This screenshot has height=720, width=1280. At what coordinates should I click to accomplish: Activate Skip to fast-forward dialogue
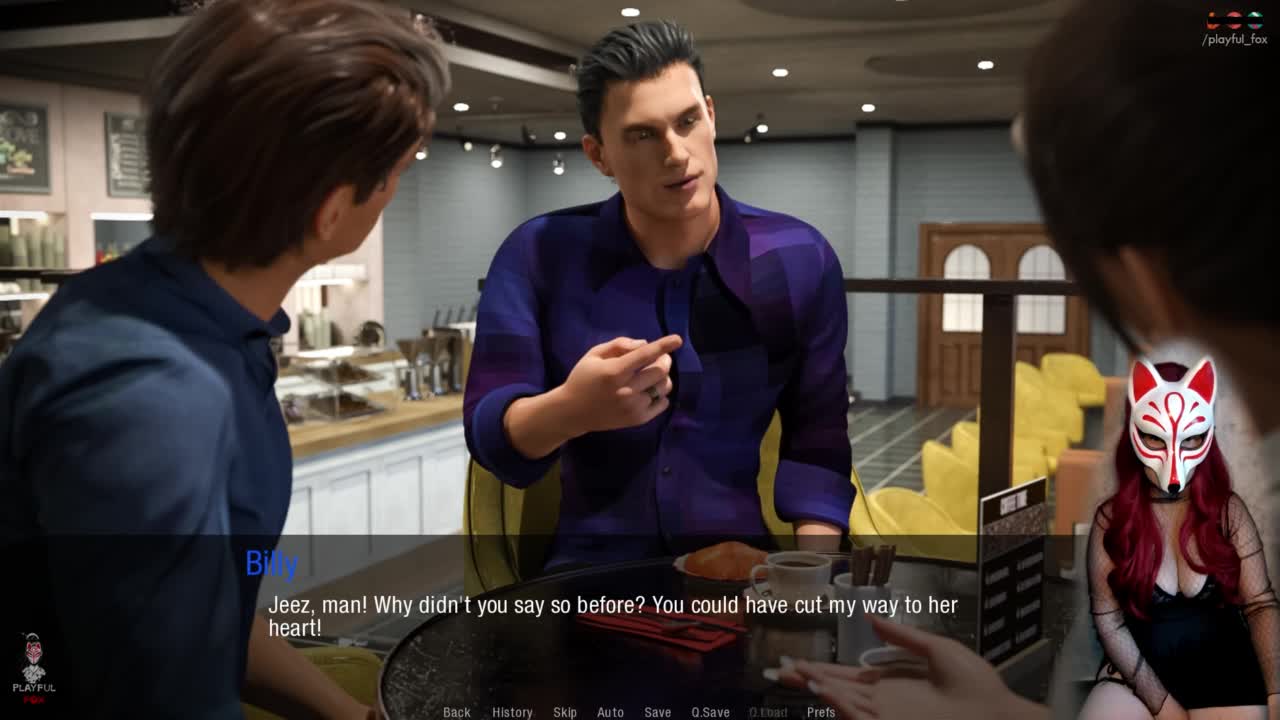(565, 712)
